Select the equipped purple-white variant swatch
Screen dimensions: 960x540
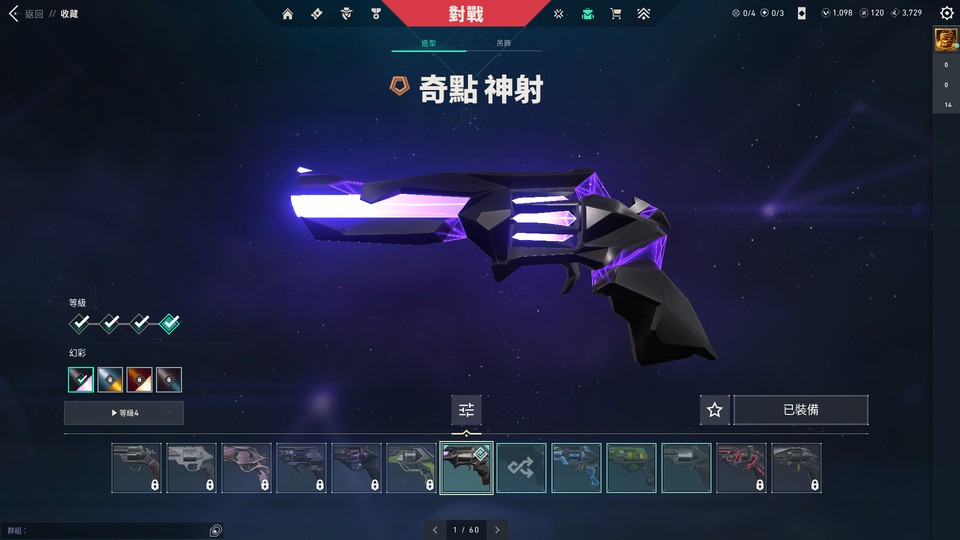click(81, 380)
